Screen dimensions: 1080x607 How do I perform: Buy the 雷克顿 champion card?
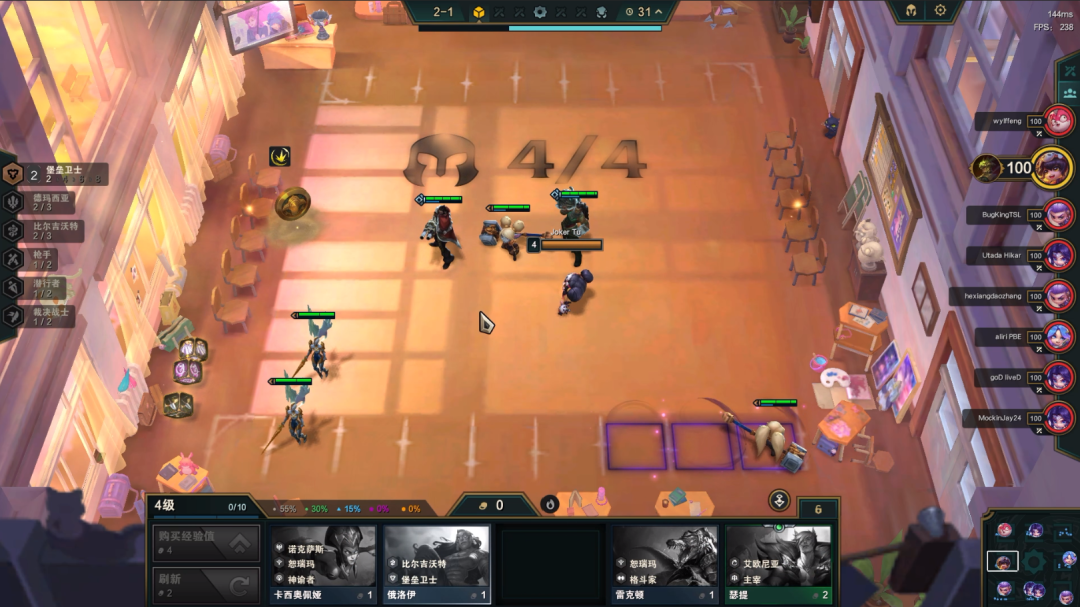tap(665, 565)
